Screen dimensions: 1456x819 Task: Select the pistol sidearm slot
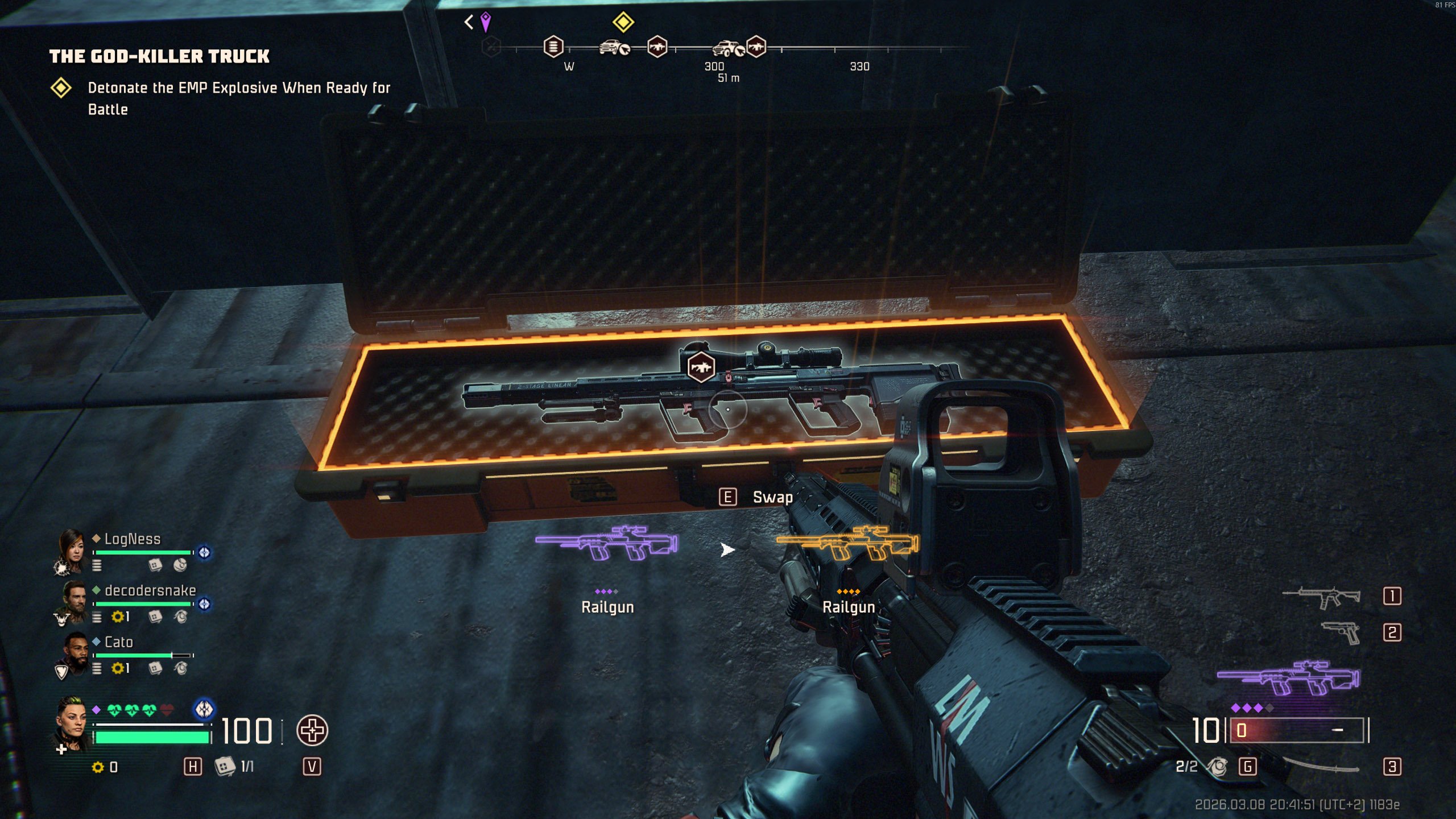pos(1341,632)
